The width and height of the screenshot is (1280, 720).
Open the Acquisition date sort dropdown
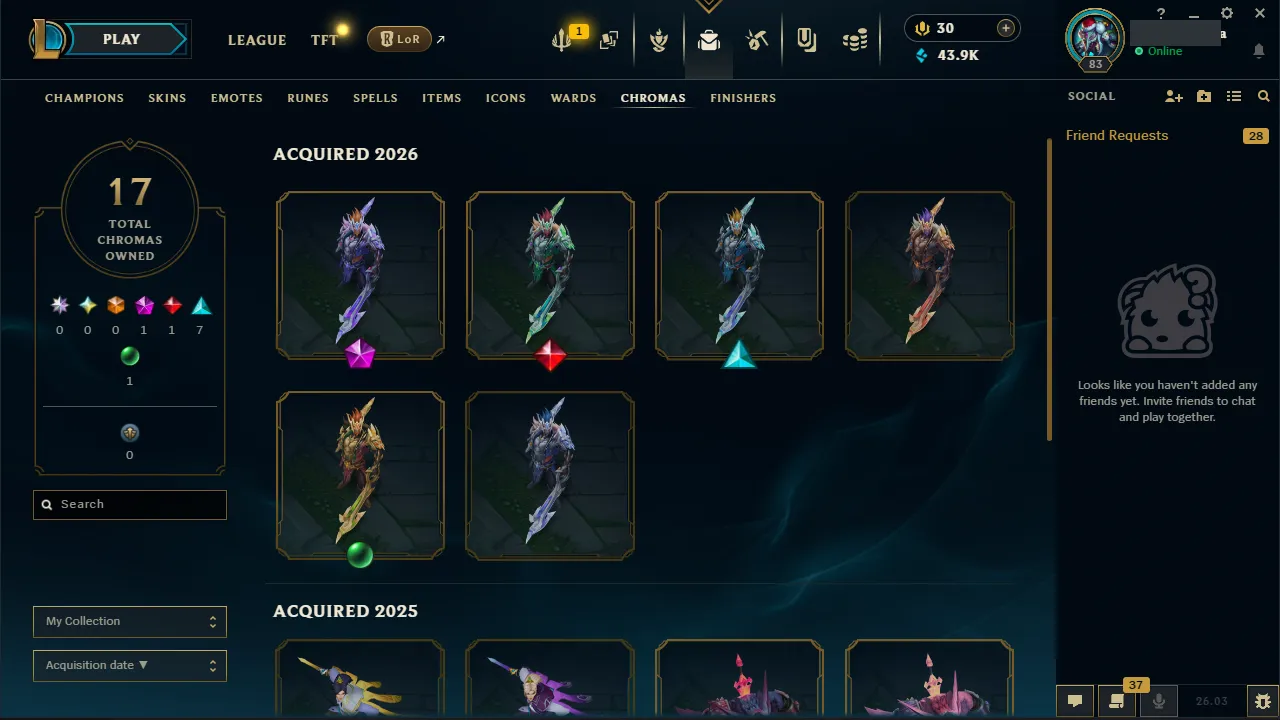click(x=129, y=665)
